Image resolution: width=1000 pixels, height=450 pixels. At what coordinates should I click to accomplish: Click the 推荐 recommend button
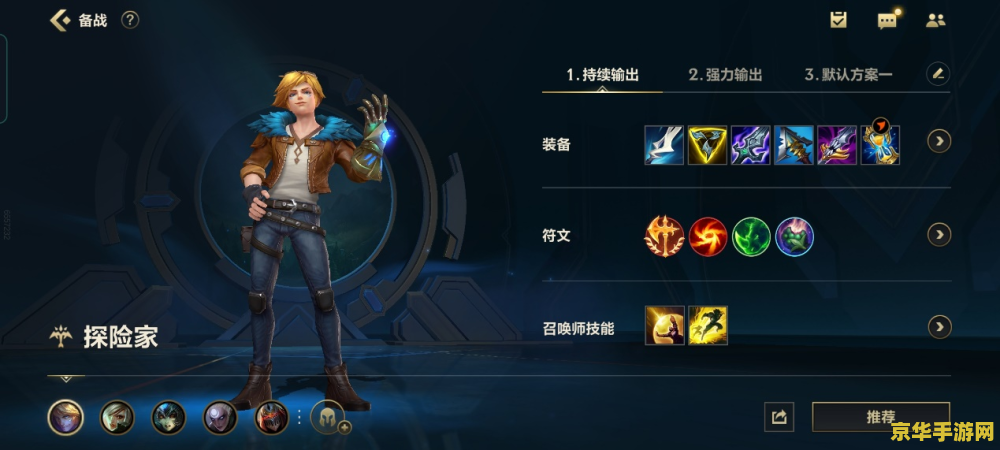(x=880, y=416)
